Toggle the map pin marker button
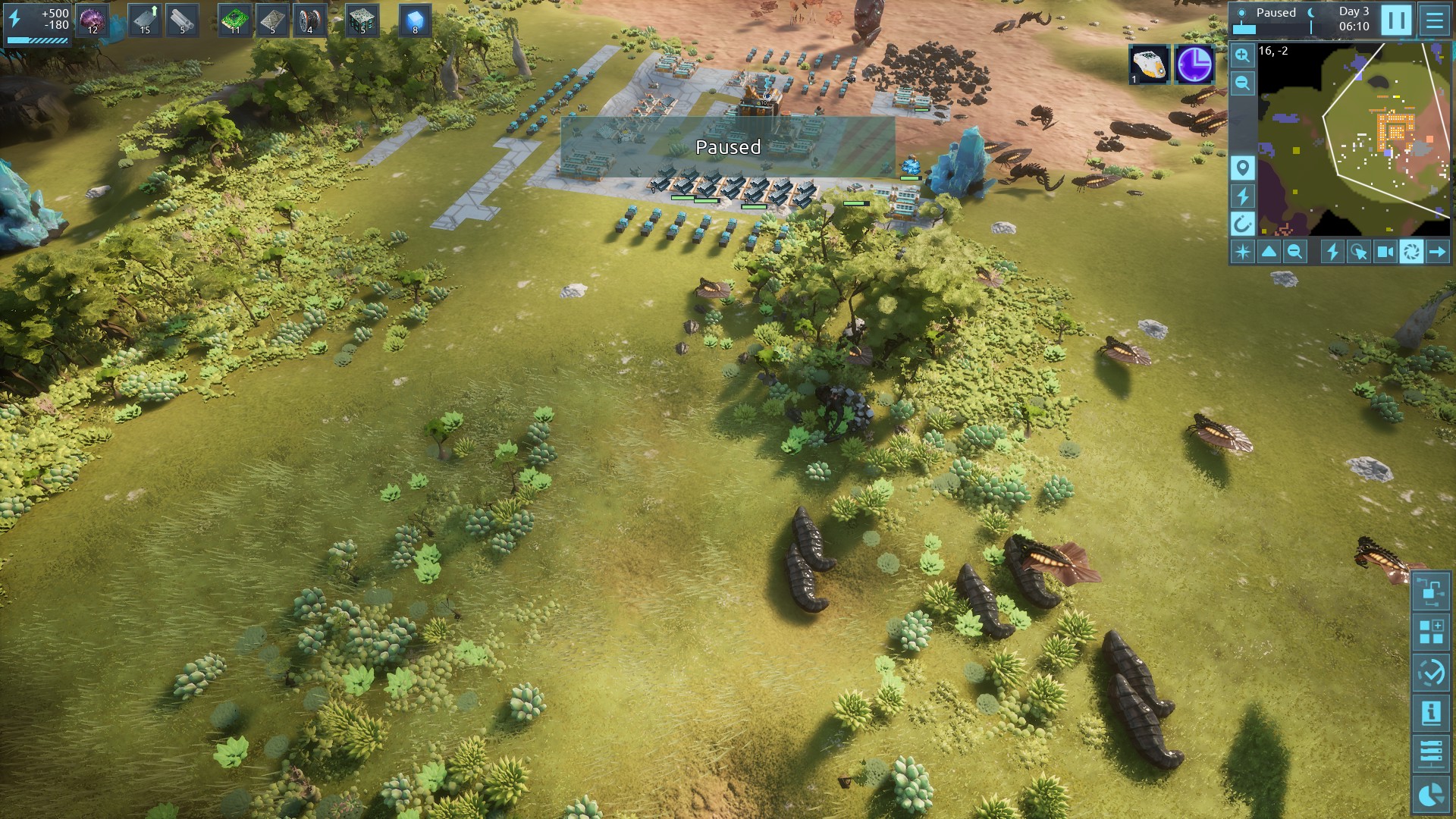Image resolution: width=1456 pixels, height=819 pixels. click(1242, 168)
